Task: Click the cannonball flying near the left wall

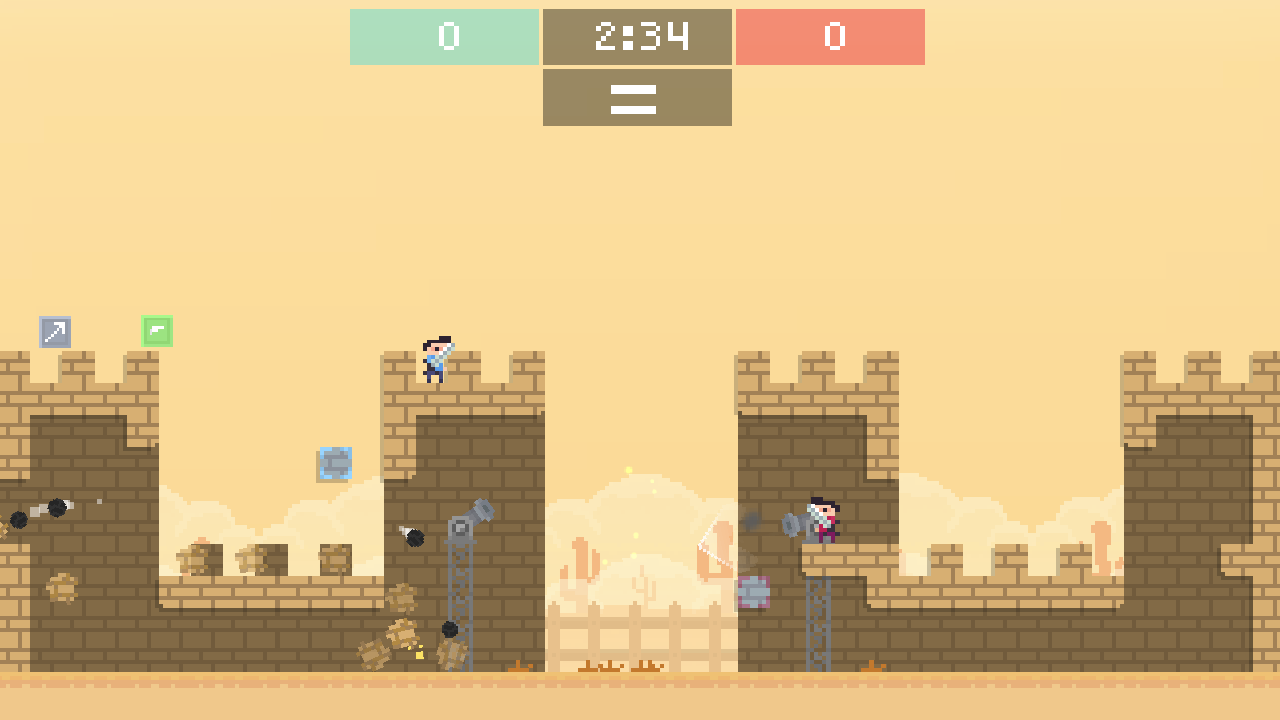Action: [x=55, y=509]
